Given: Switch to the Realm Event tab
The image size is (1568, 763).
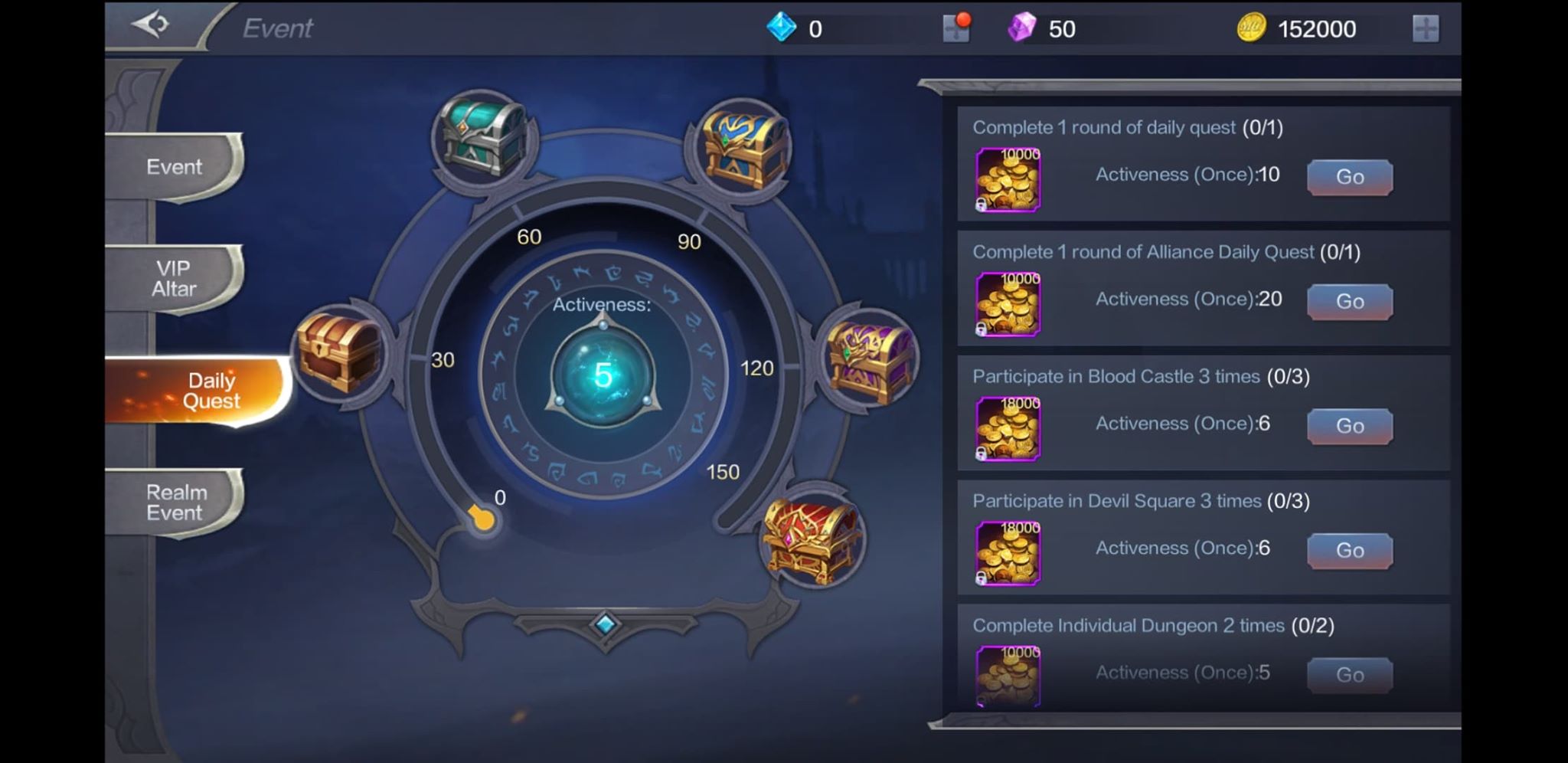Looking at the screenshot, I should (x=175, y=503).
